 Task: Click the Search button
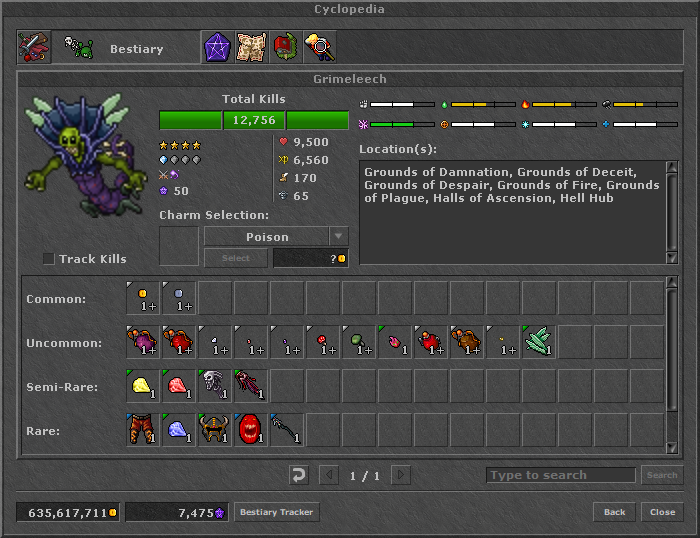tap(662, 475)
